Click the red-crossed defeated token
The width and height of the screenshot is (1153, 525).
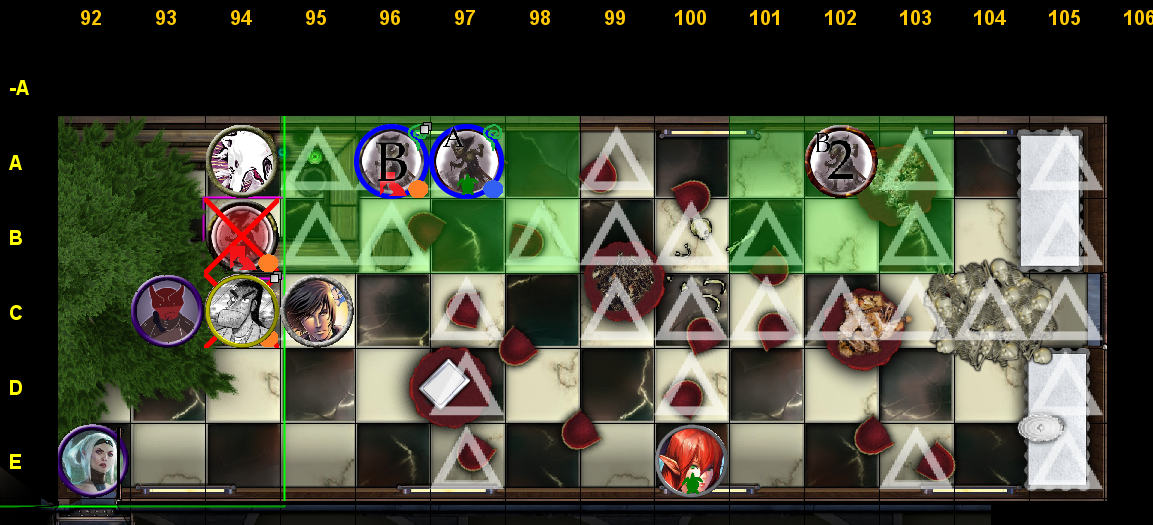click(x=241, y=236)
